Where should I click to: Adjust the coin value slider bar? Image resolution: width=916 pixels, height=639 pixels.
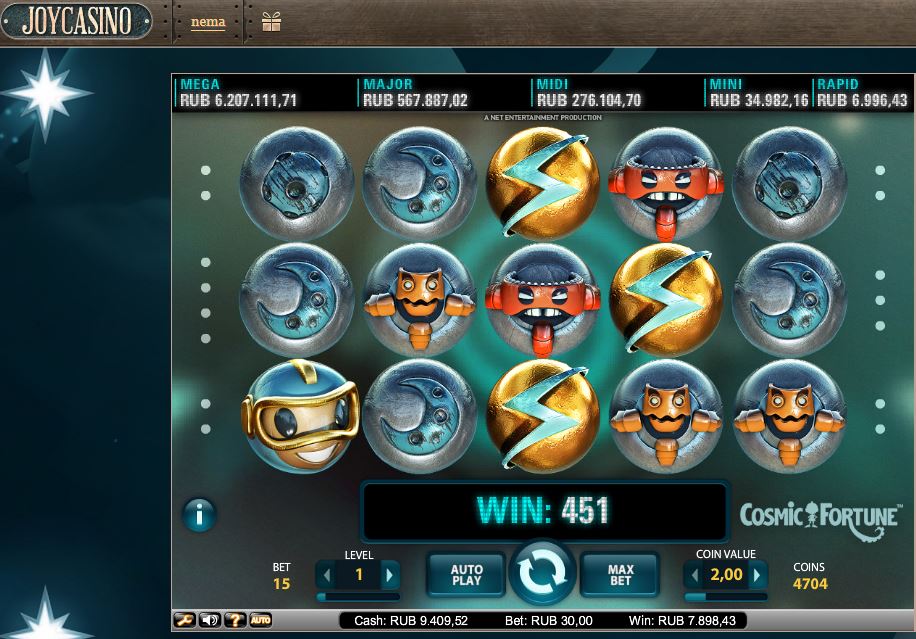point(725,596)
